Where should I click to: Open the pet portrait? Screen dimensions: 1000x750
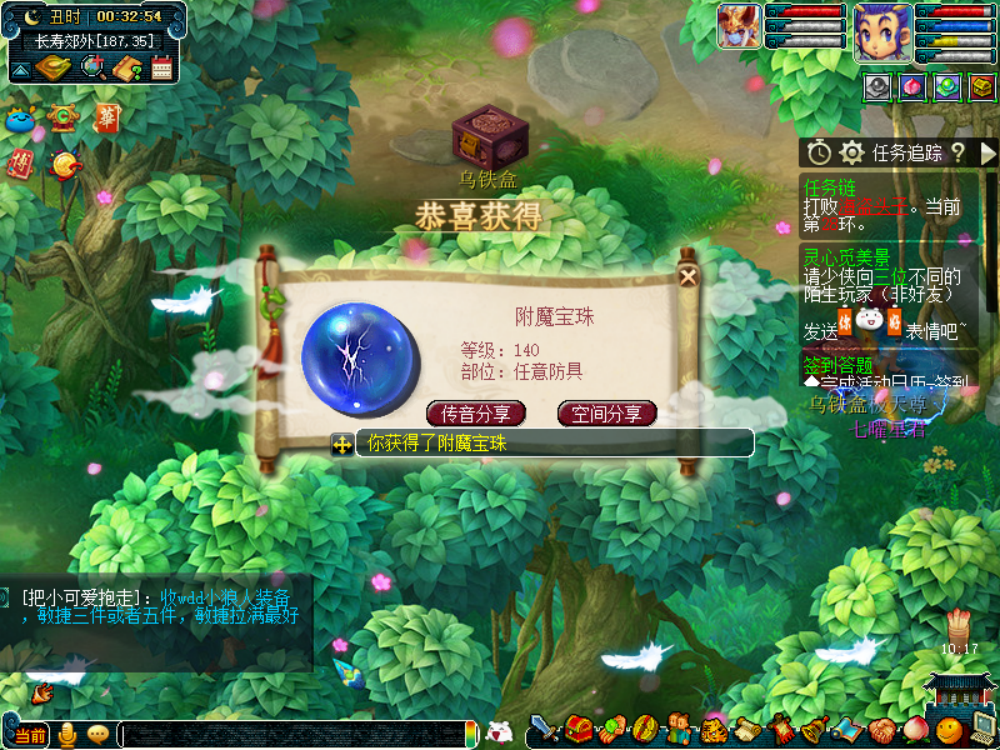pyautogui.click(x=738, y=27)
